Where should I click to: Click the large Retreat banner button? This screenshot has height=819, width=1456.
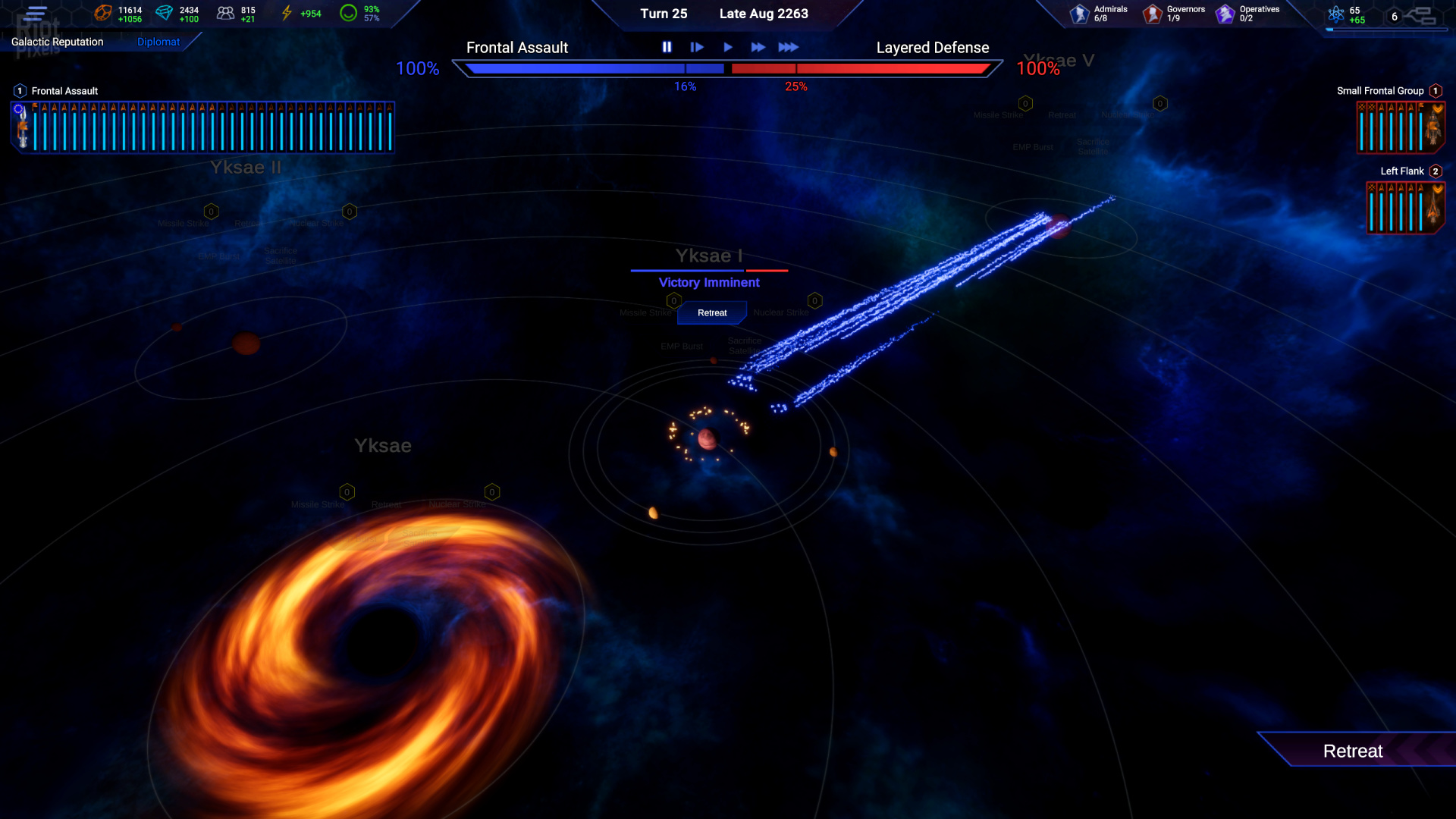[1353, 751]
